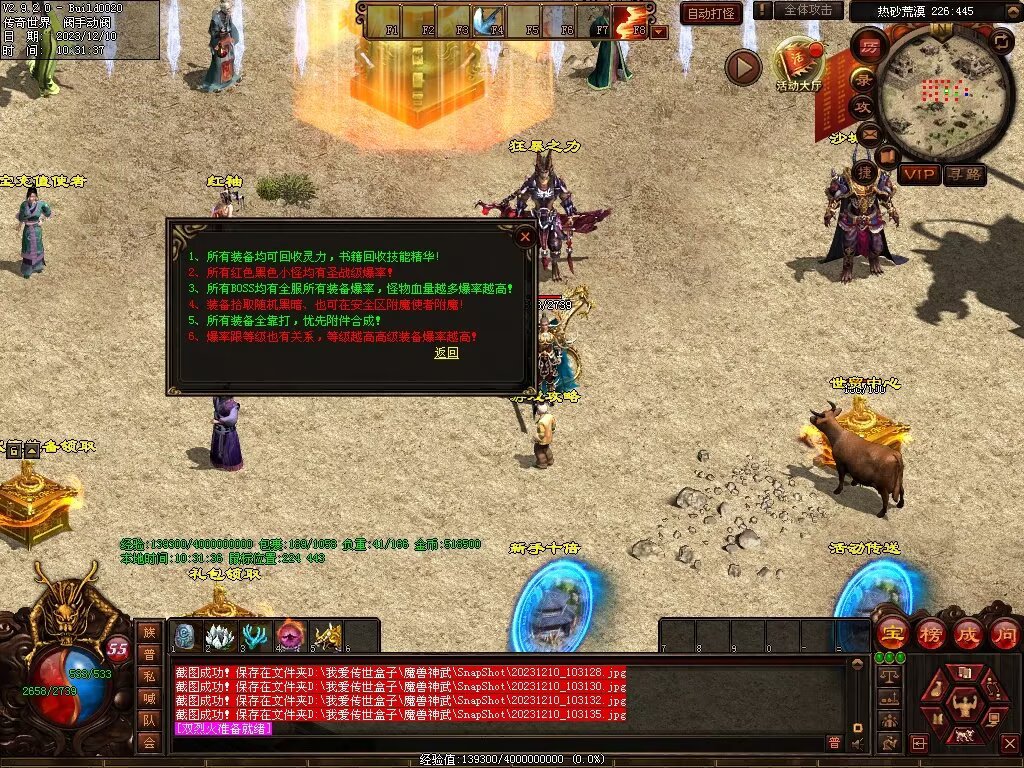Click the round play arrow button
Image resolution: width=1024 pixels, height=768 pixels.
743,67
